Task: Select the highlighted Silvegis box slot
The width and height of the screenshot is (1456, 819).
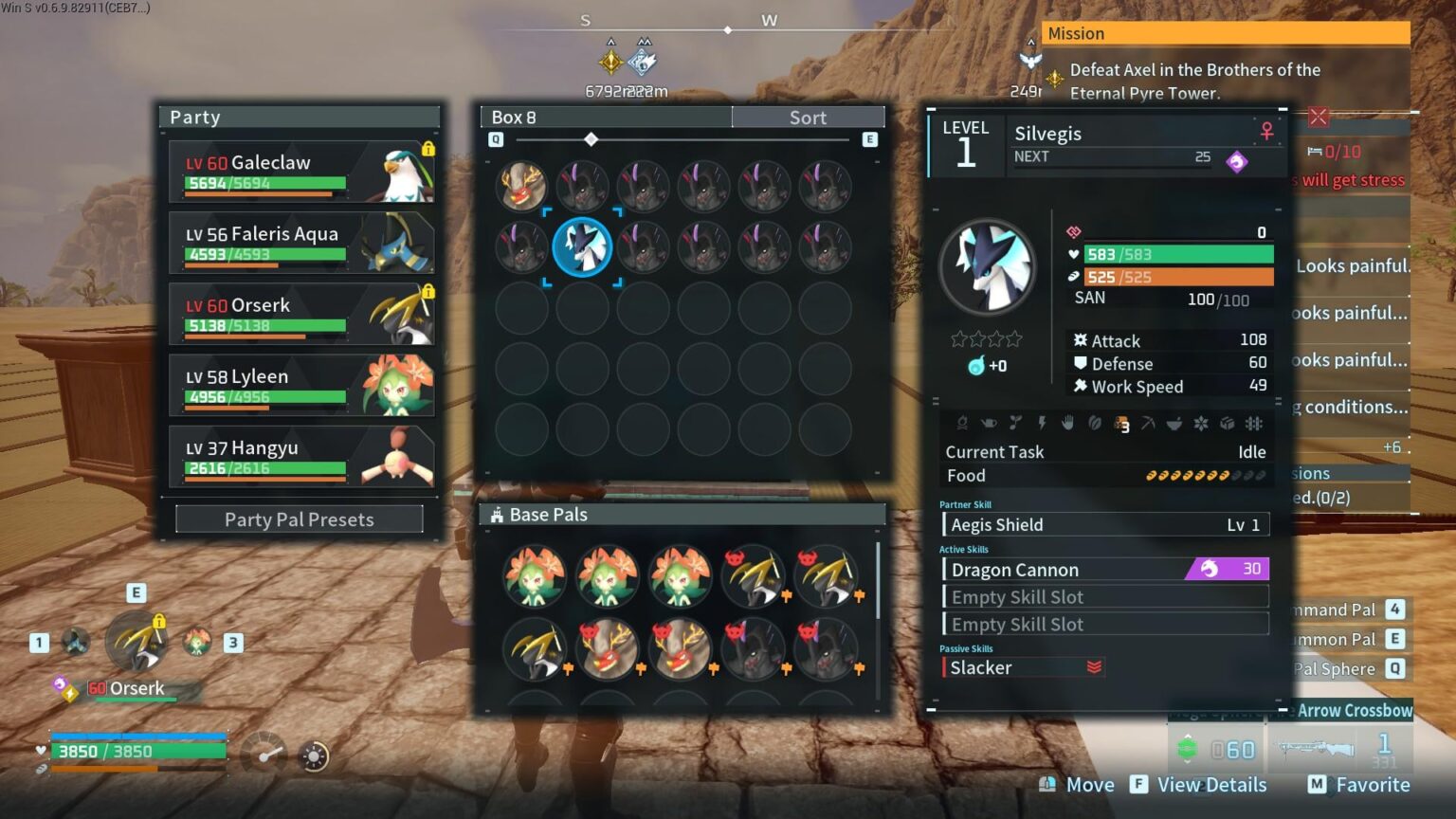Action: click(582, 246)
